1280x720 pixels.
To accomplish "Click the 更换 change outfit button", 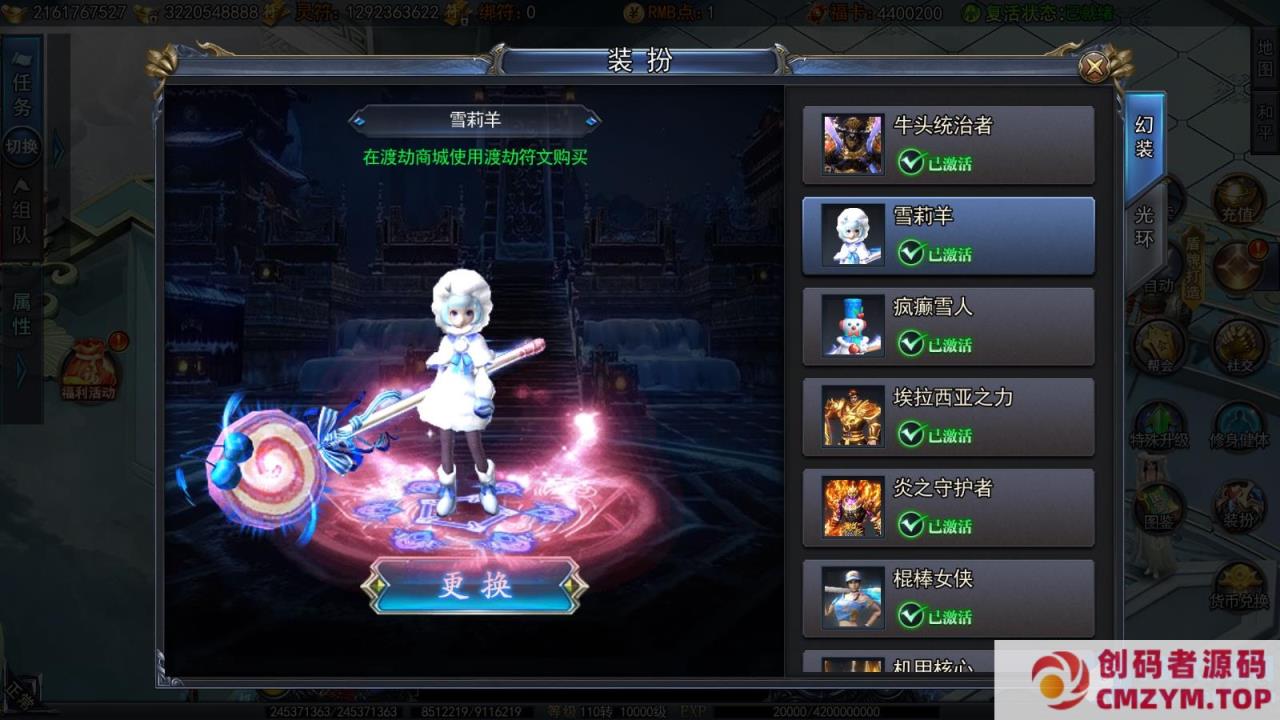I will click(x=474, y=585).
